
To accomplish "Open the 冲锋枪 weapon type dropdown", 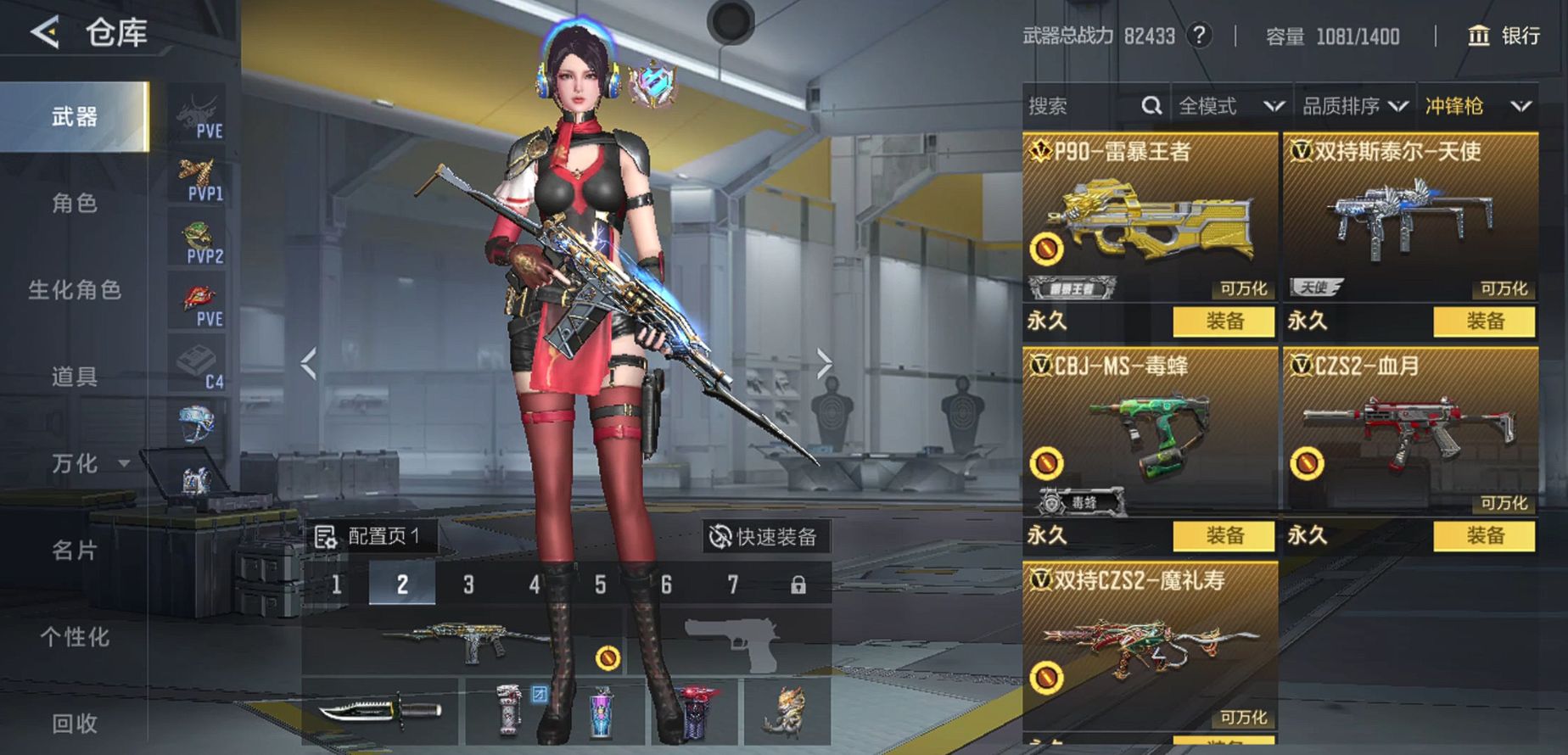I will coord(1477,106).
